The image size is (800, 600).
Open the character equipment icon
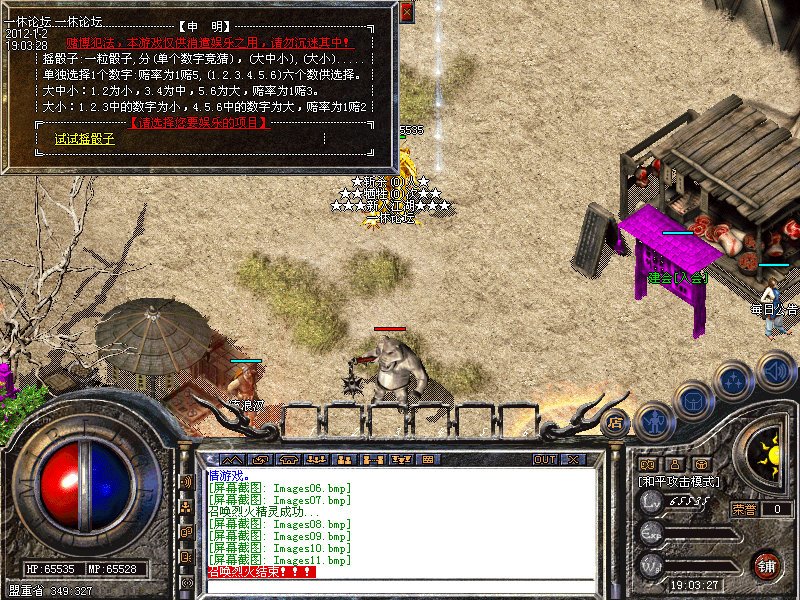click(x=653, y=420)
